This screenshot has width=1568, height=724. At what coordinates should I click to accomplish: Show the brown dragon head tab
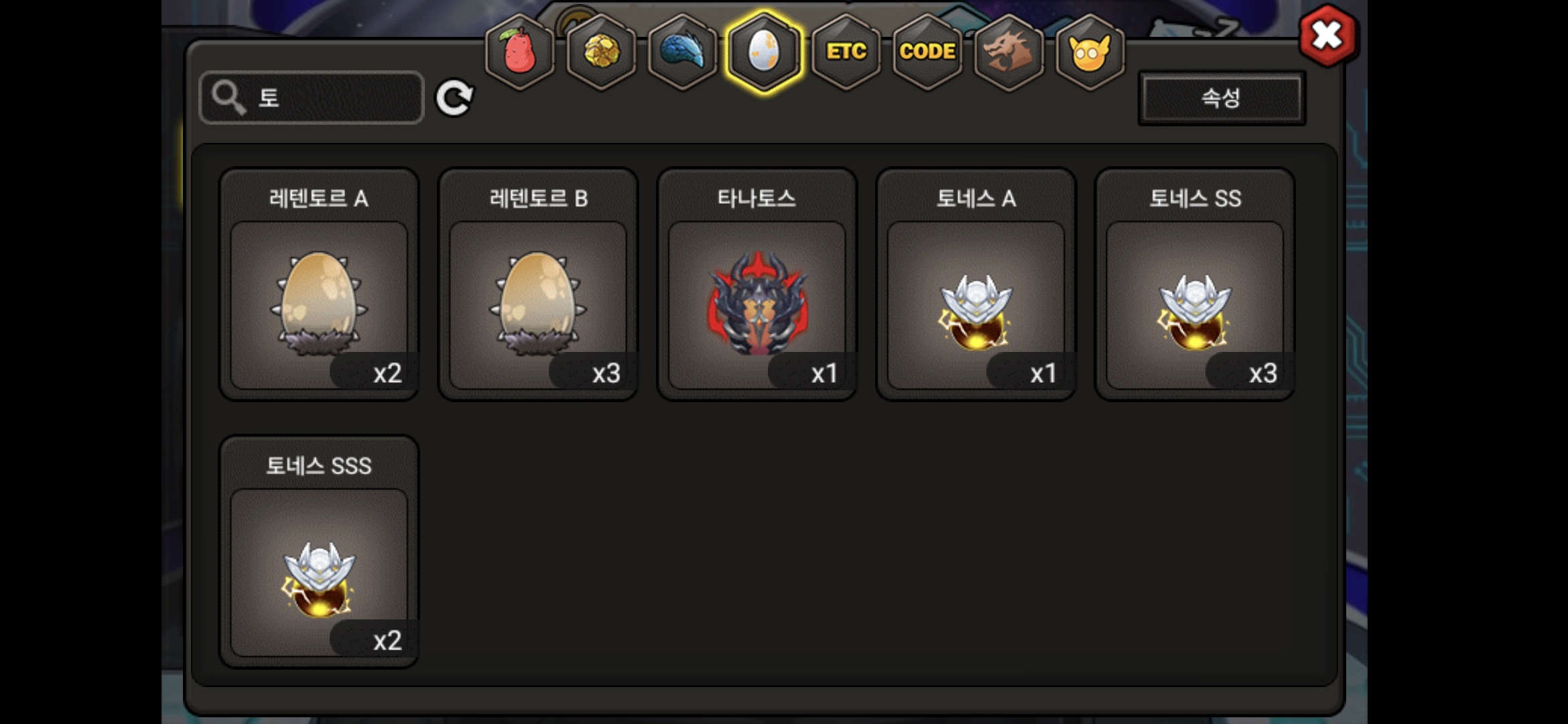pos(1008,52)
